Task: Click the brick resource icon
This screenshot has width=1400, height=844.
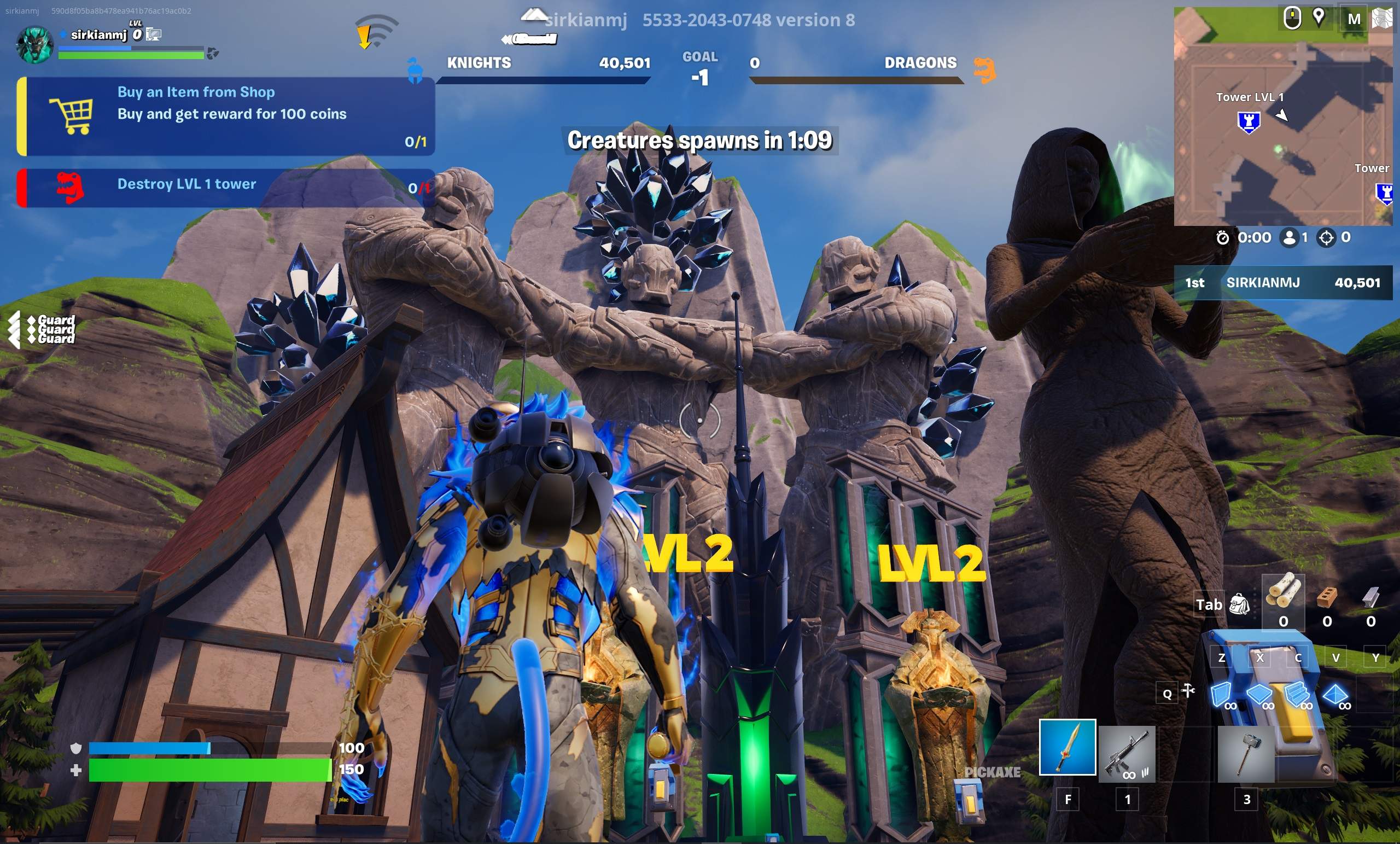Action: click(x=1327, y=598)
